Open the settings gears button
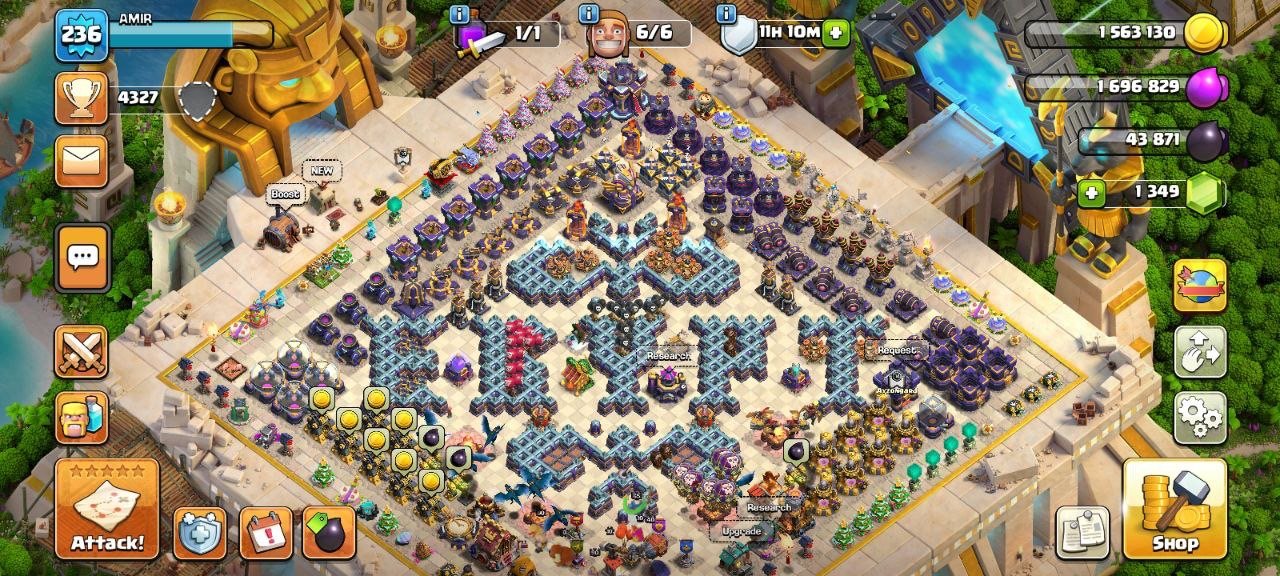 pos(1200,417)
